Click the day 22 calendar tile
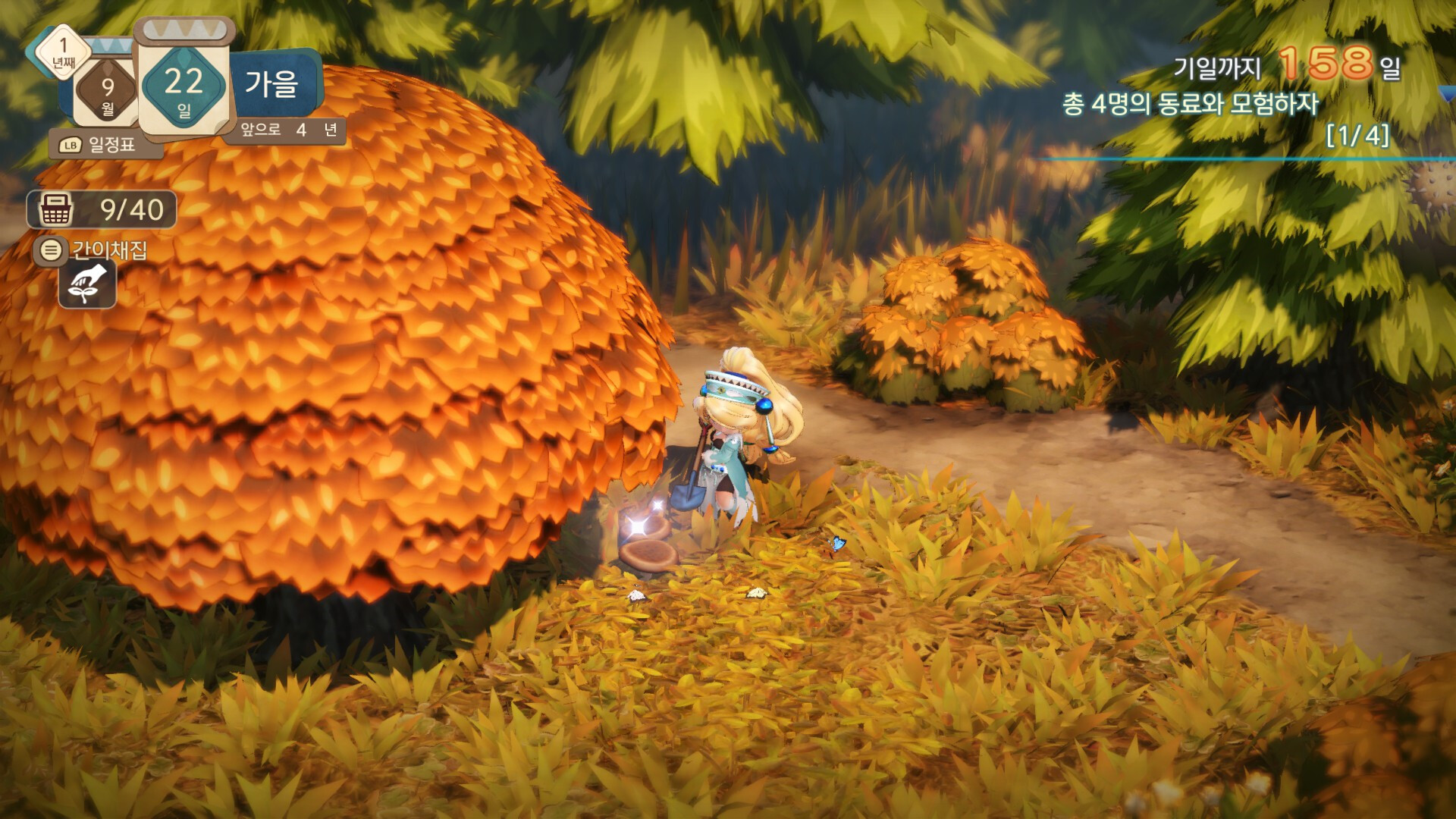1456x819 pixels. pos(184,85)
